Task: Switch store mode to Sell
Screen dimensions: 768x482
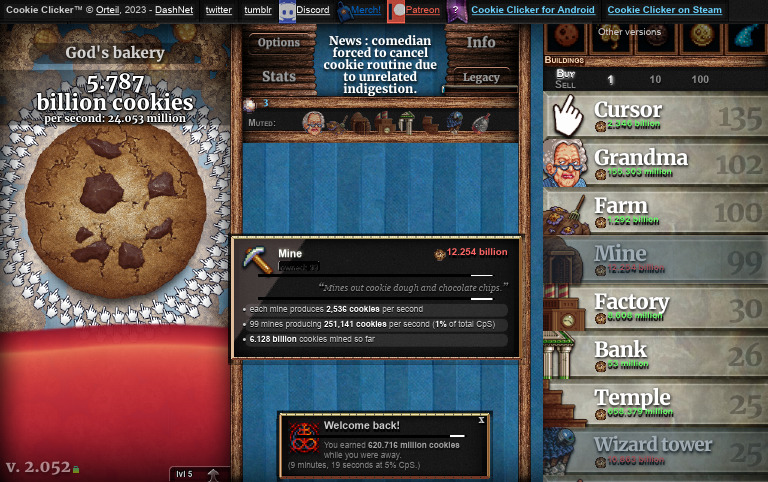Action: tap(565, 85)
